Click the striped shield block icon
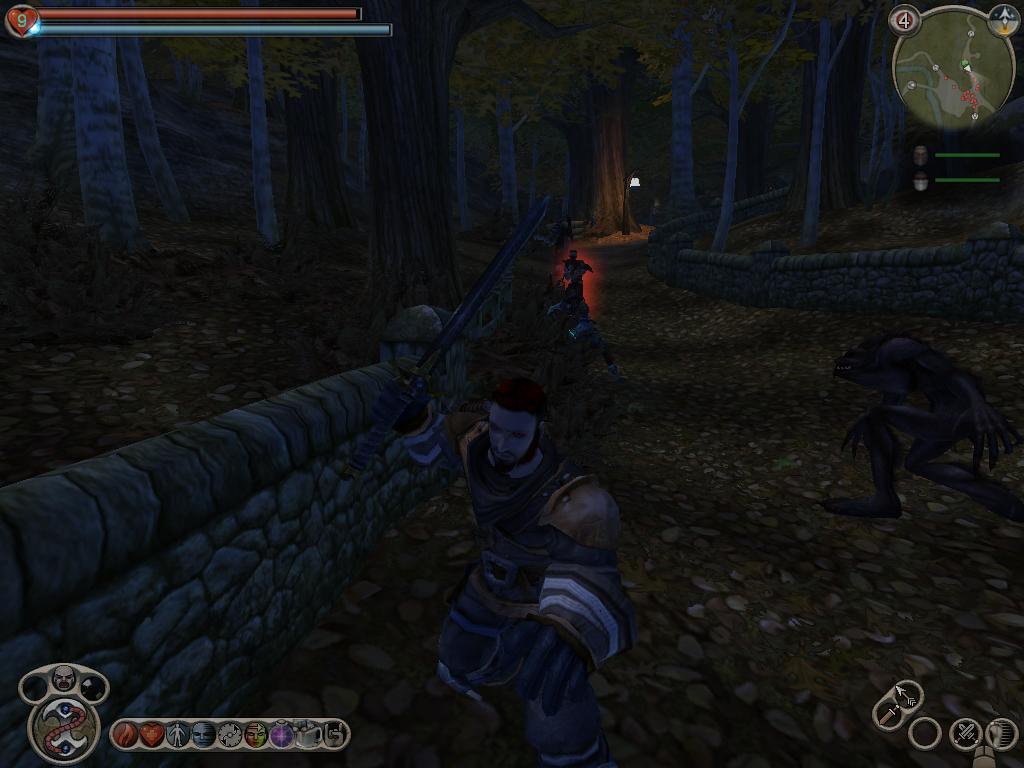Screen dimensions: 1024x768 [x=1001, y=734]
